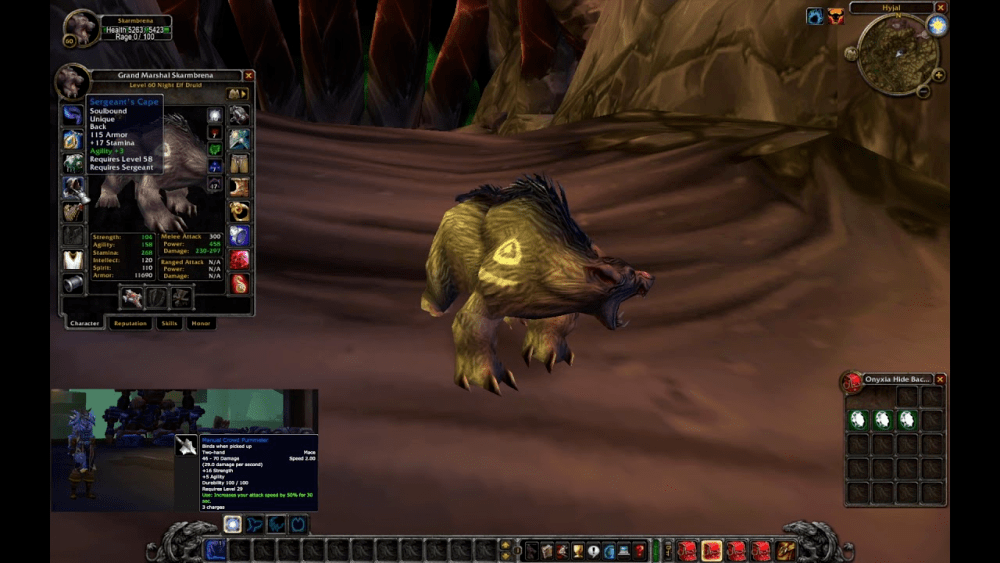Show the Honor tab

(201, 323)
